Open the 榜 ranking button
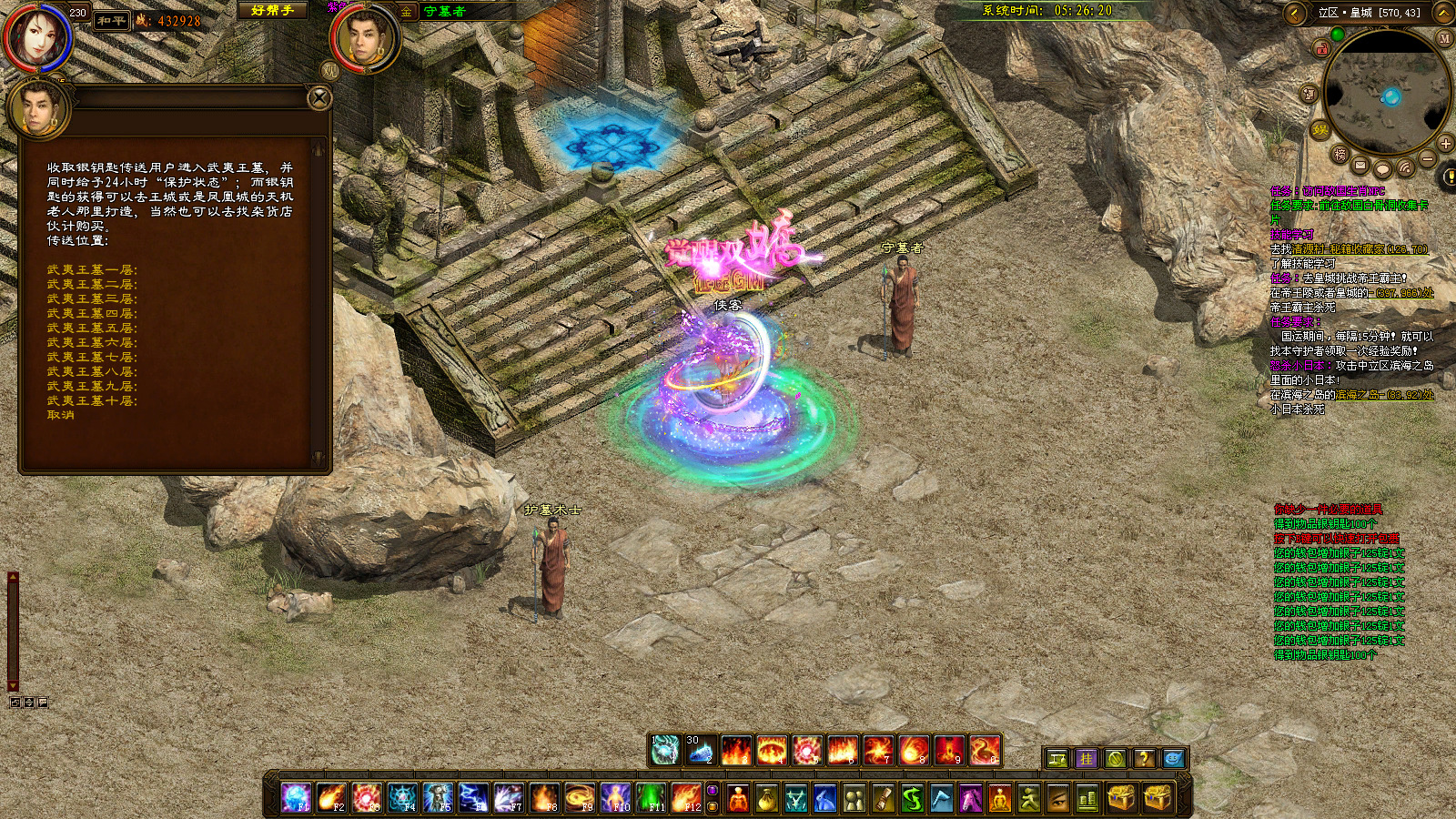Image resolution: width=1456 pixels, height=819 pixels. tap(1340, 155)
